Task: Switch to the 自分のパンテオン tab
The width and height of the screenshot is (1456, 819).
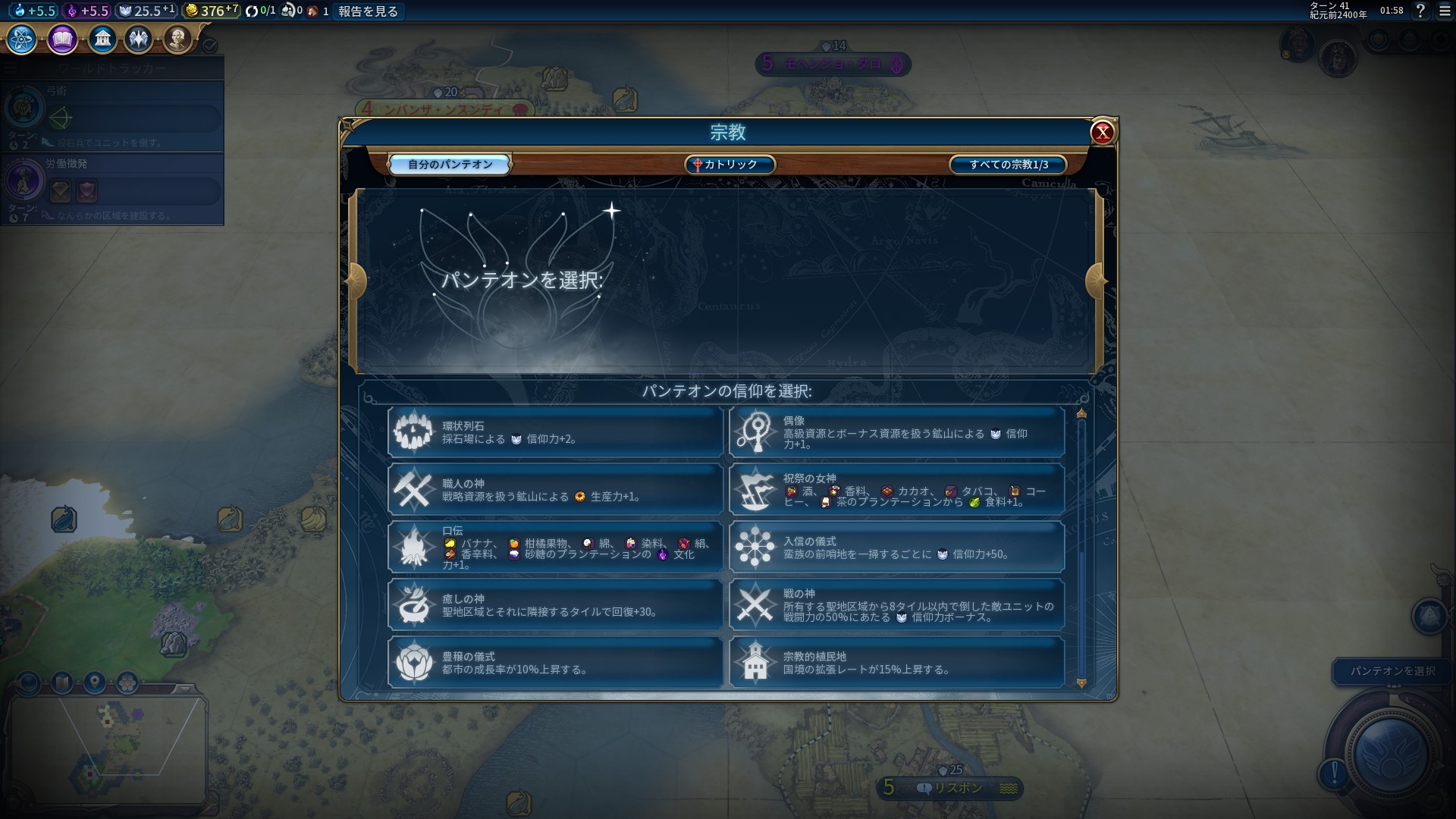Action: pyautogui.click(x=450, y=165)
